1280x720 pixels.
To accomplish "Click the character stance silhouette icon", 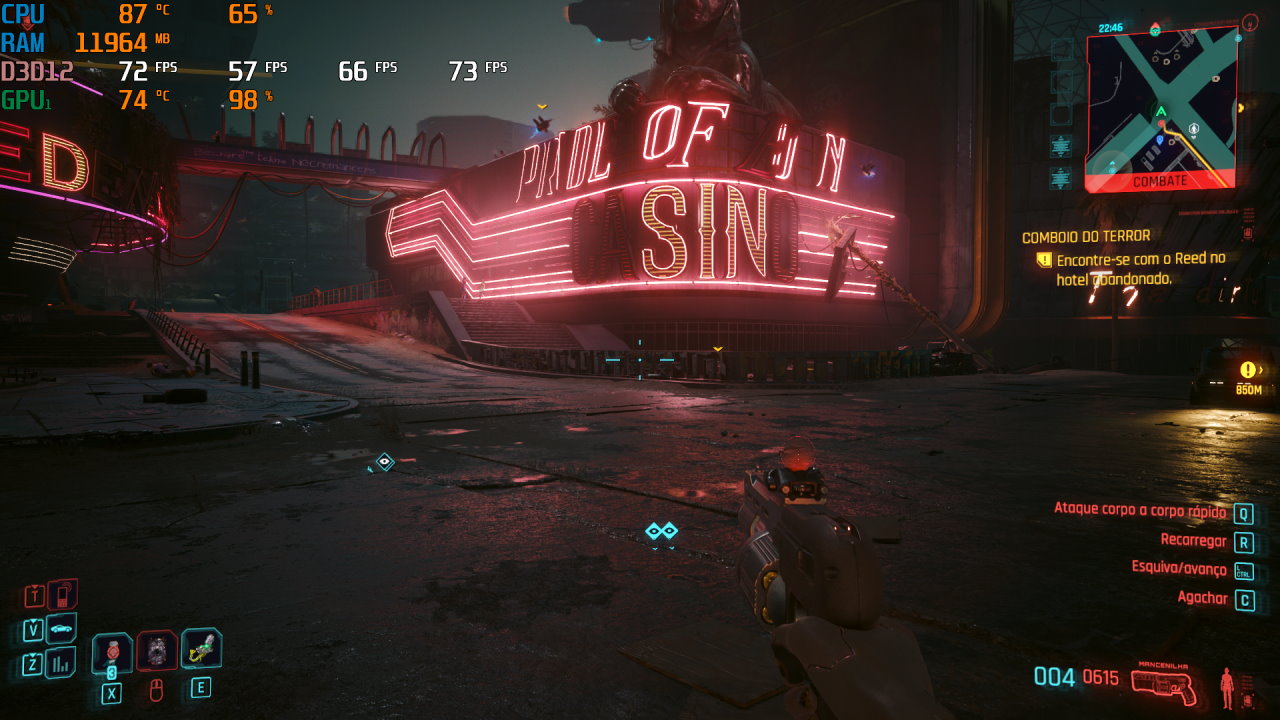I will coord(1226,687).
